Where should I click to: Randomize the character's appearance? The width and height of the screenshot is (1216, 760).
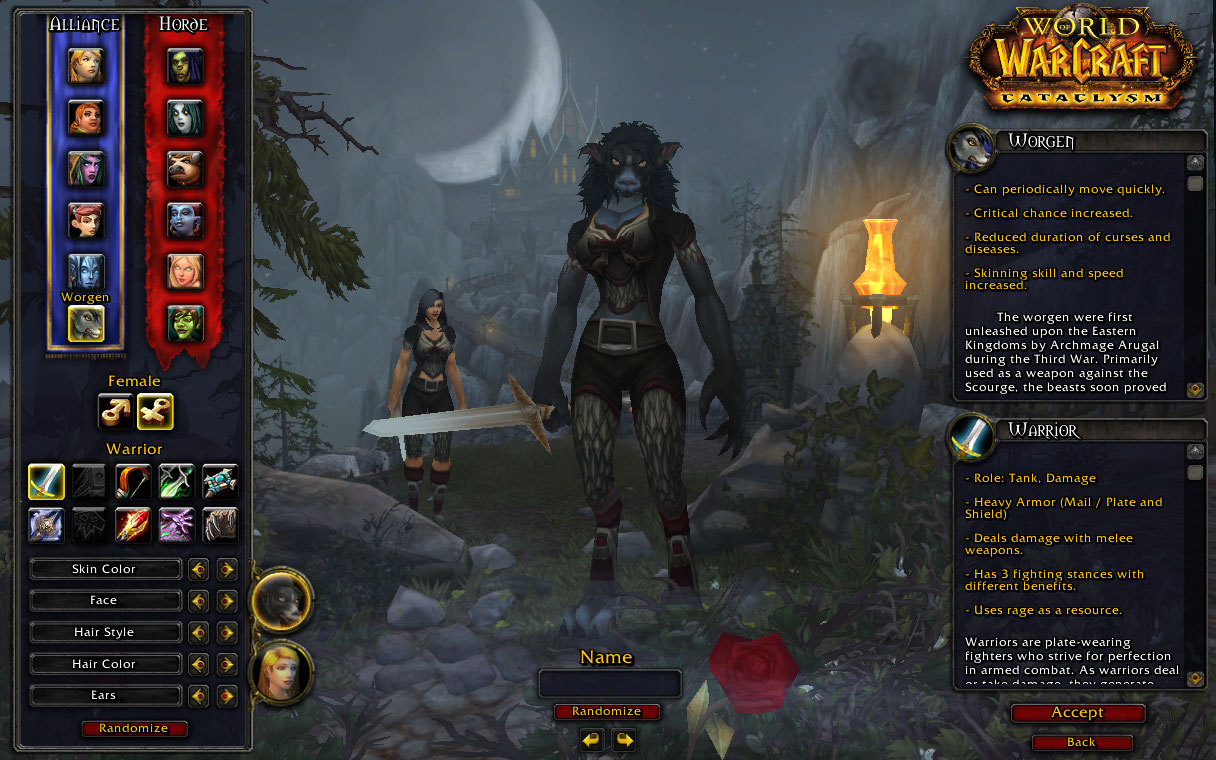tap(134, 728)
